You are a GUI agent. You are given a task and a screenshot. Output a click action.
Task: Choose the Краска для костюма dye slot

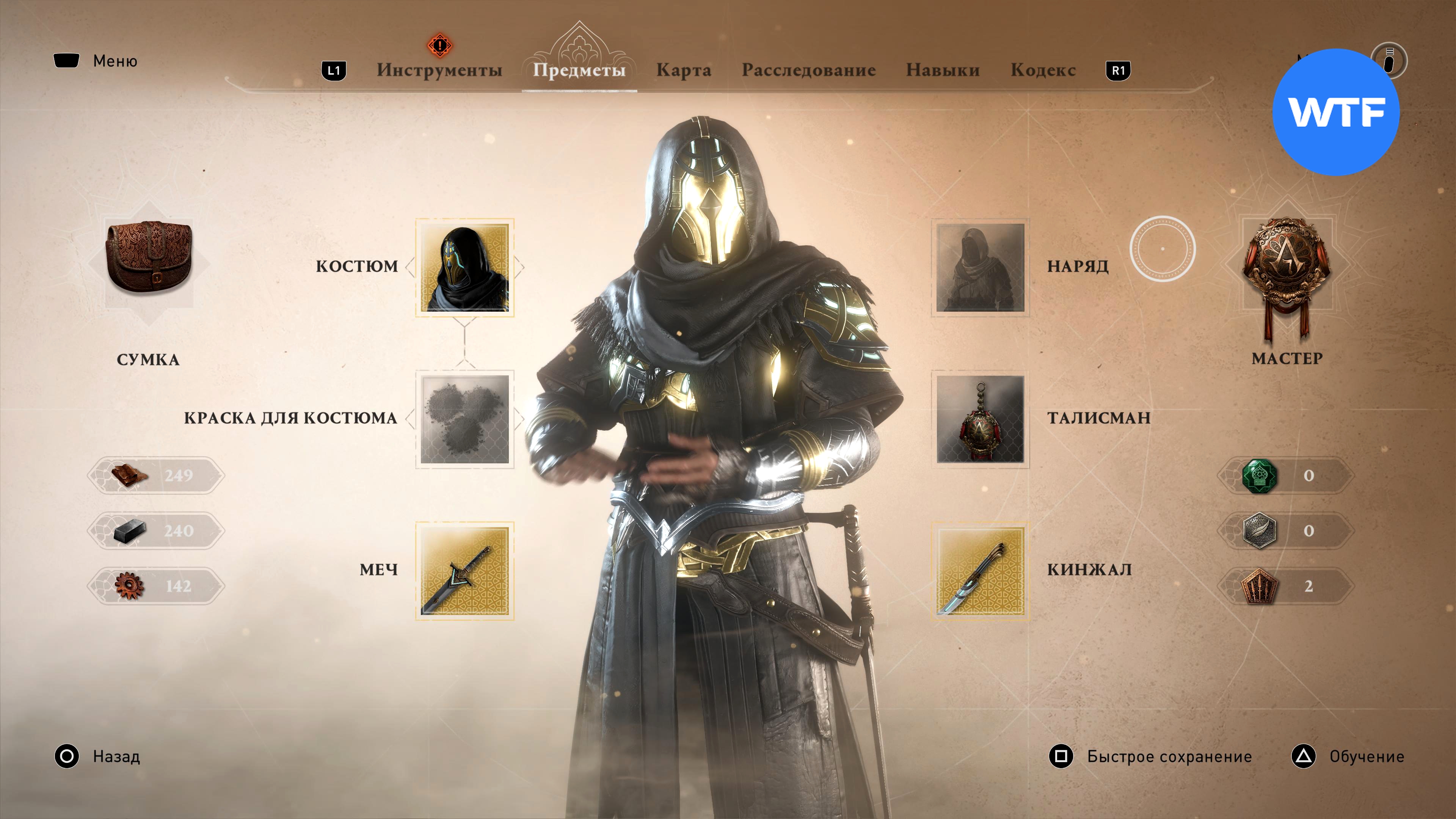click(464, 419)
